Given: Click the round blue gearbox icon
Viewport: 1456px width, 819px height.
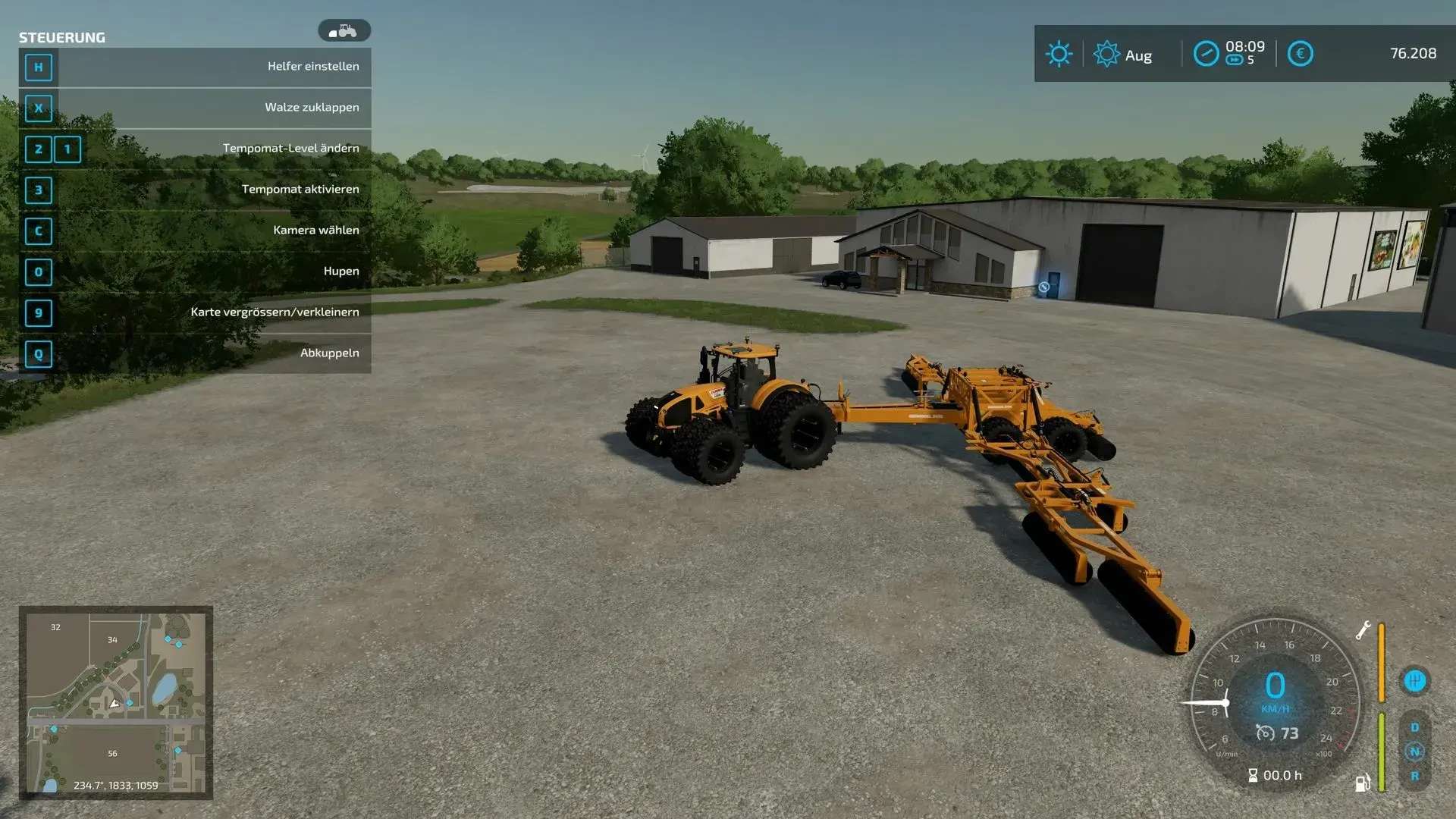Looking at the screenshot, I should coord(1414,680).
